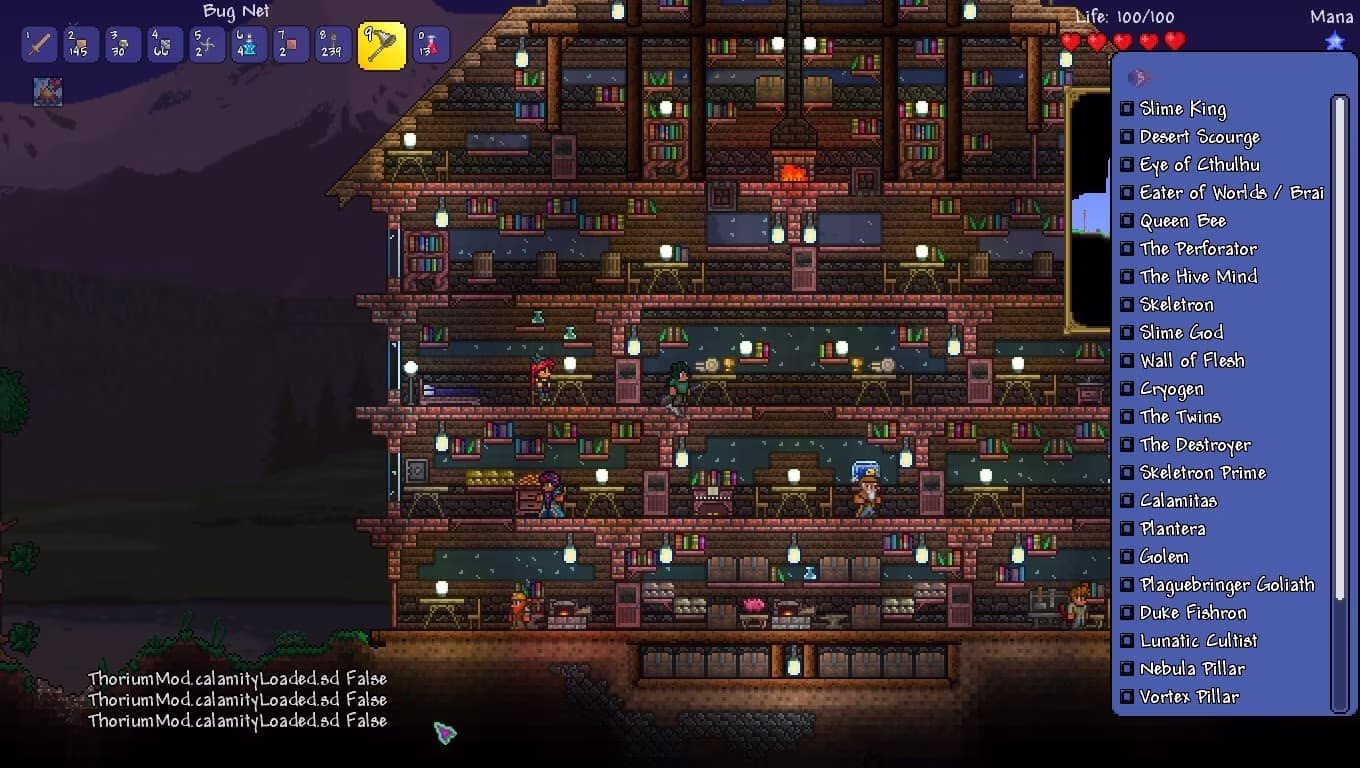This screenshot has height=768, width=1360.
Task: Choose the red potion in hotbar slot 0
Action: [431, 45]
